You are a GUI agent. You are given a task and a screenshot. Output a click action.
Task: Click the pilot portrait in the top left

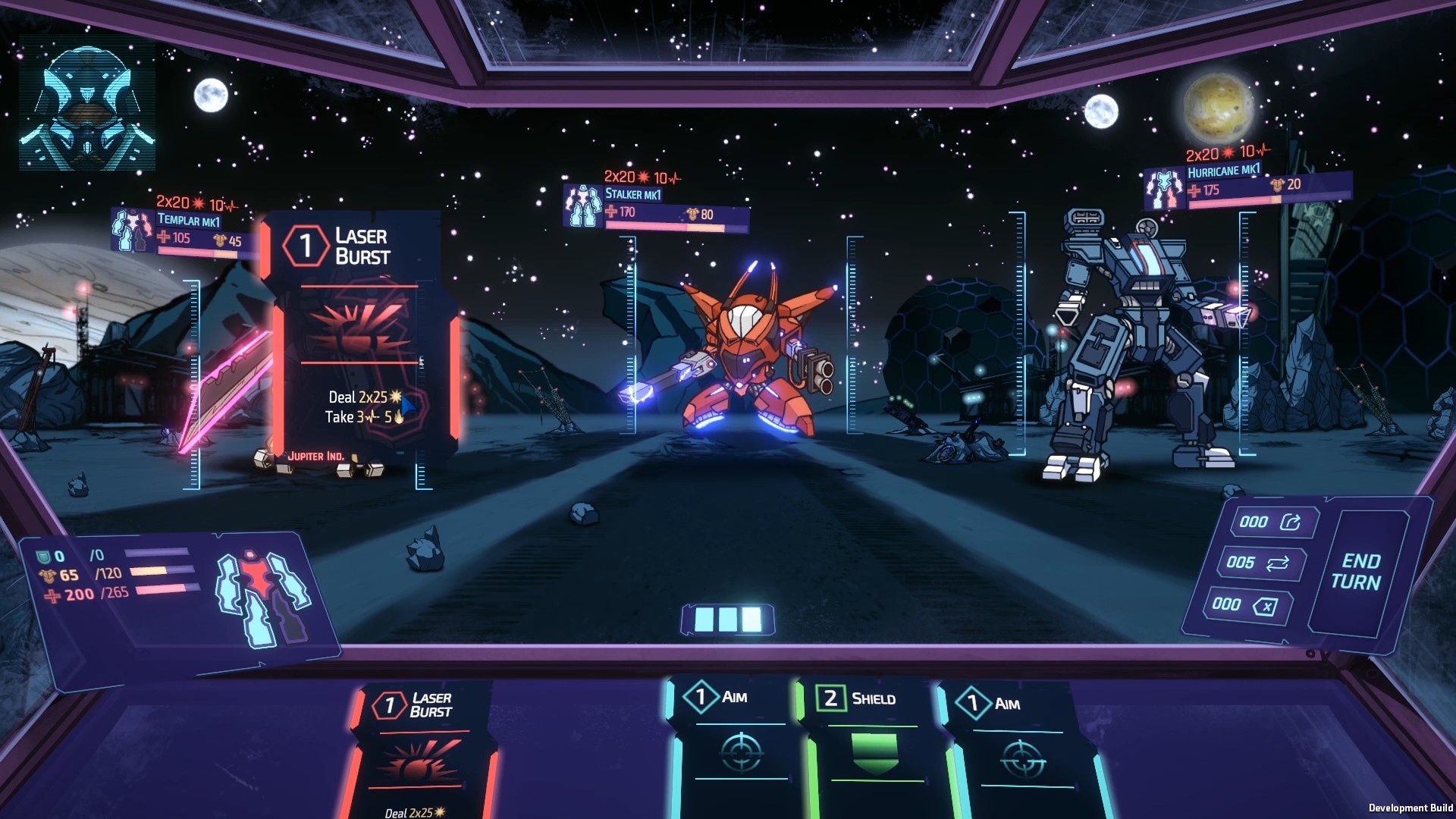point(86,105)
